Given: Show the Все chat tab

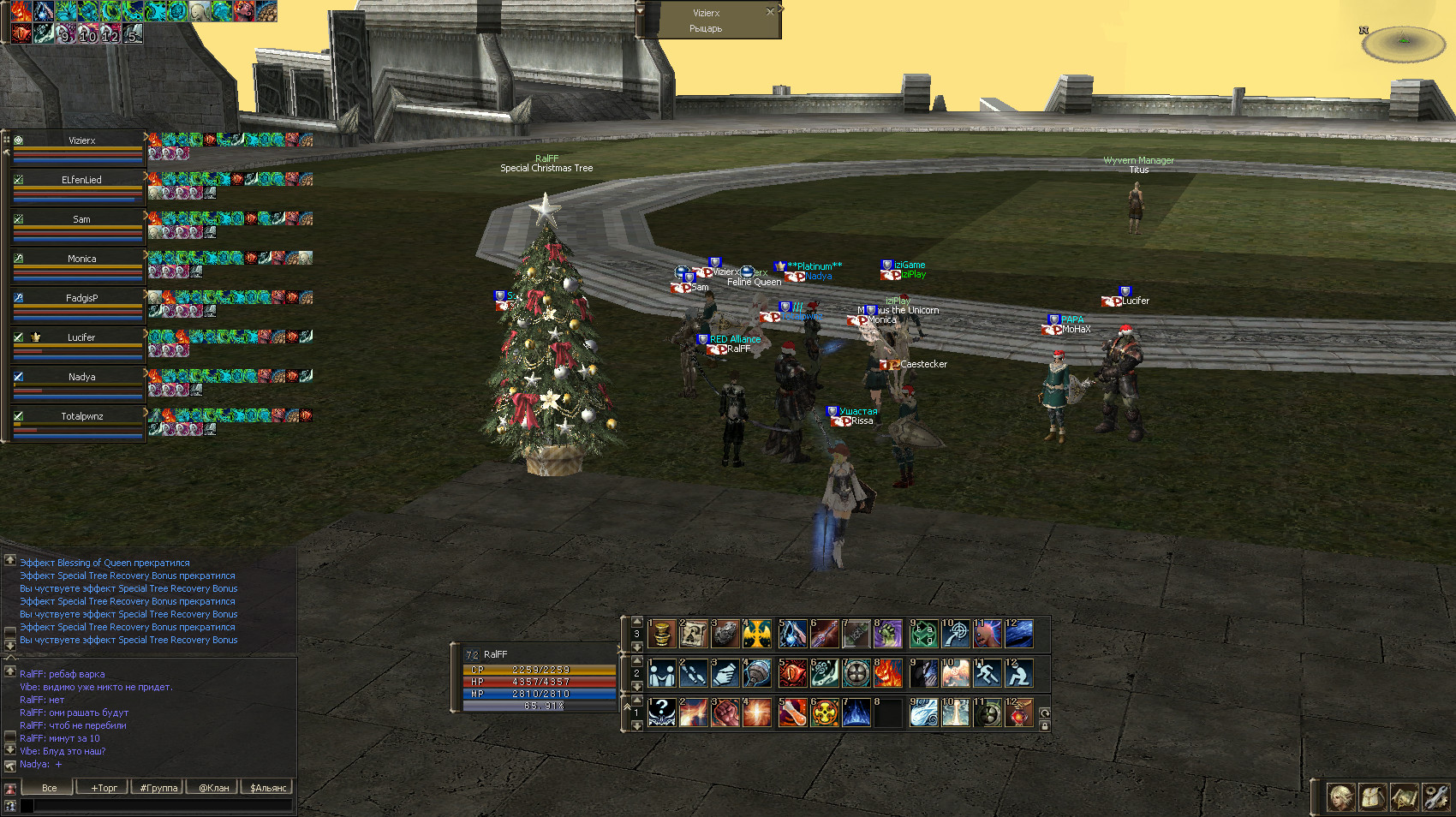Looking at the screenshot, I should [49, 788].
